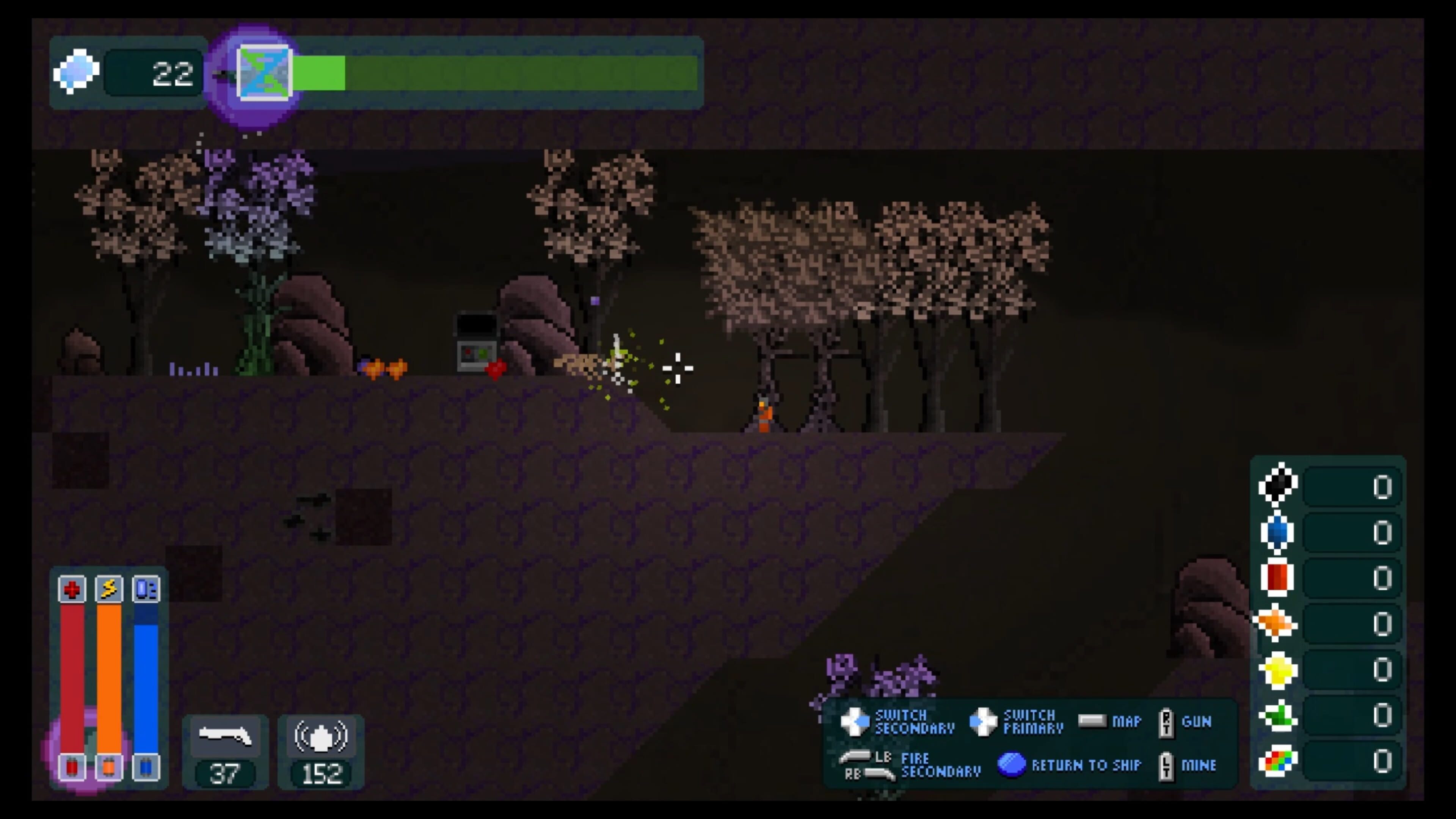Select the orange crystal resource icon
The height and width of the screenshot is (819, 1456).
tap(1276, 623)
